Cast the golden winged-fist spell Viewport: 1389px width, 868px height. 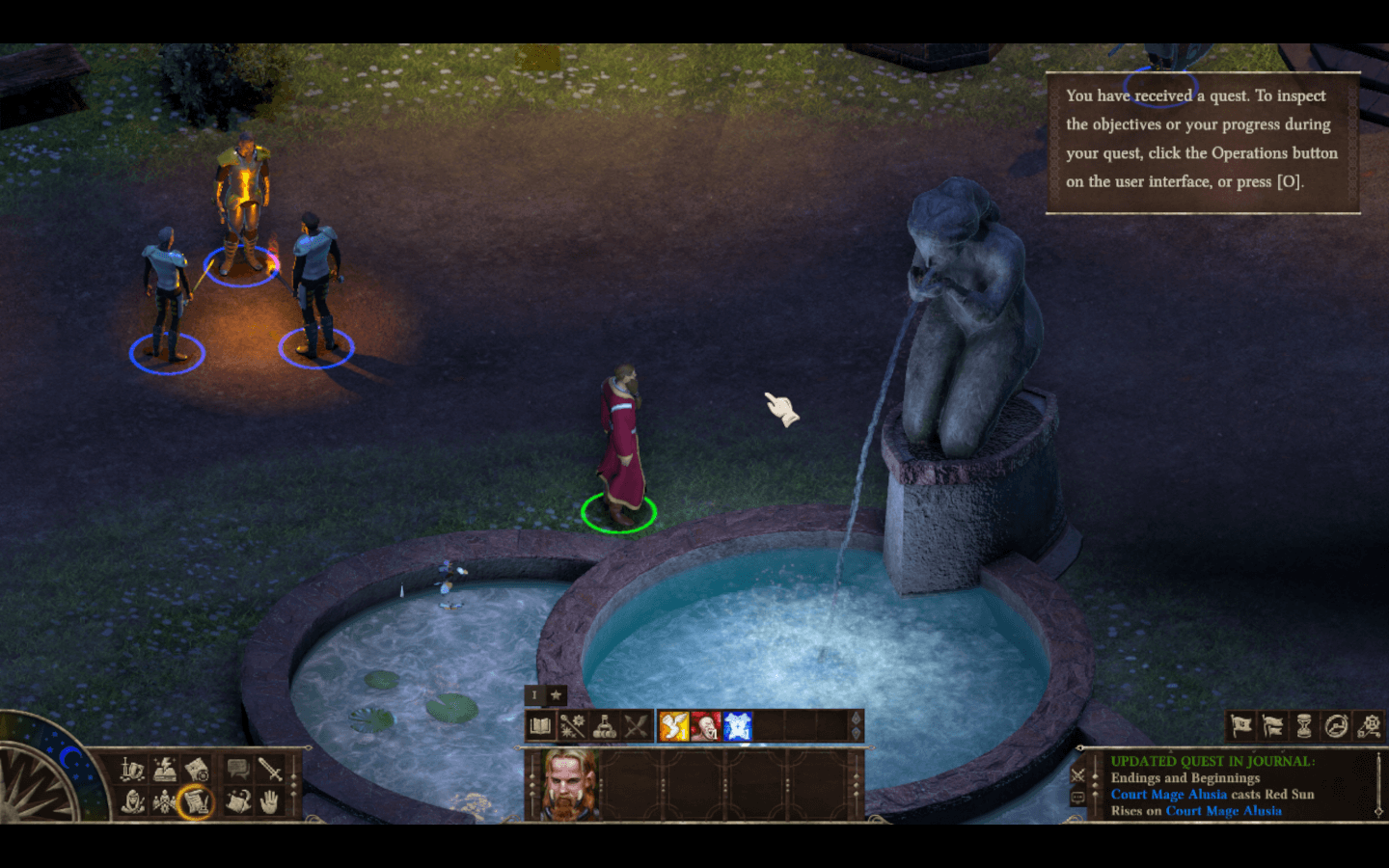674,726
